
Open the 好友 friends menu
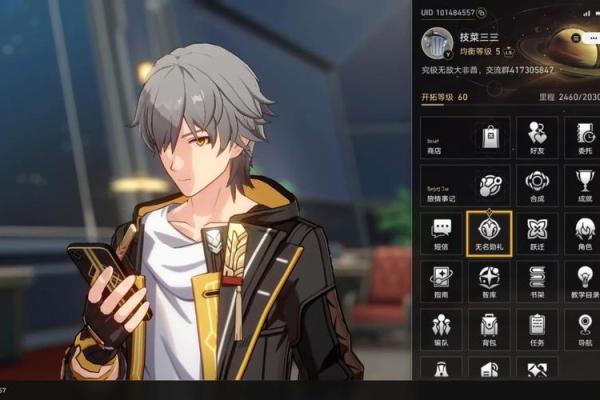click(537, 138)
